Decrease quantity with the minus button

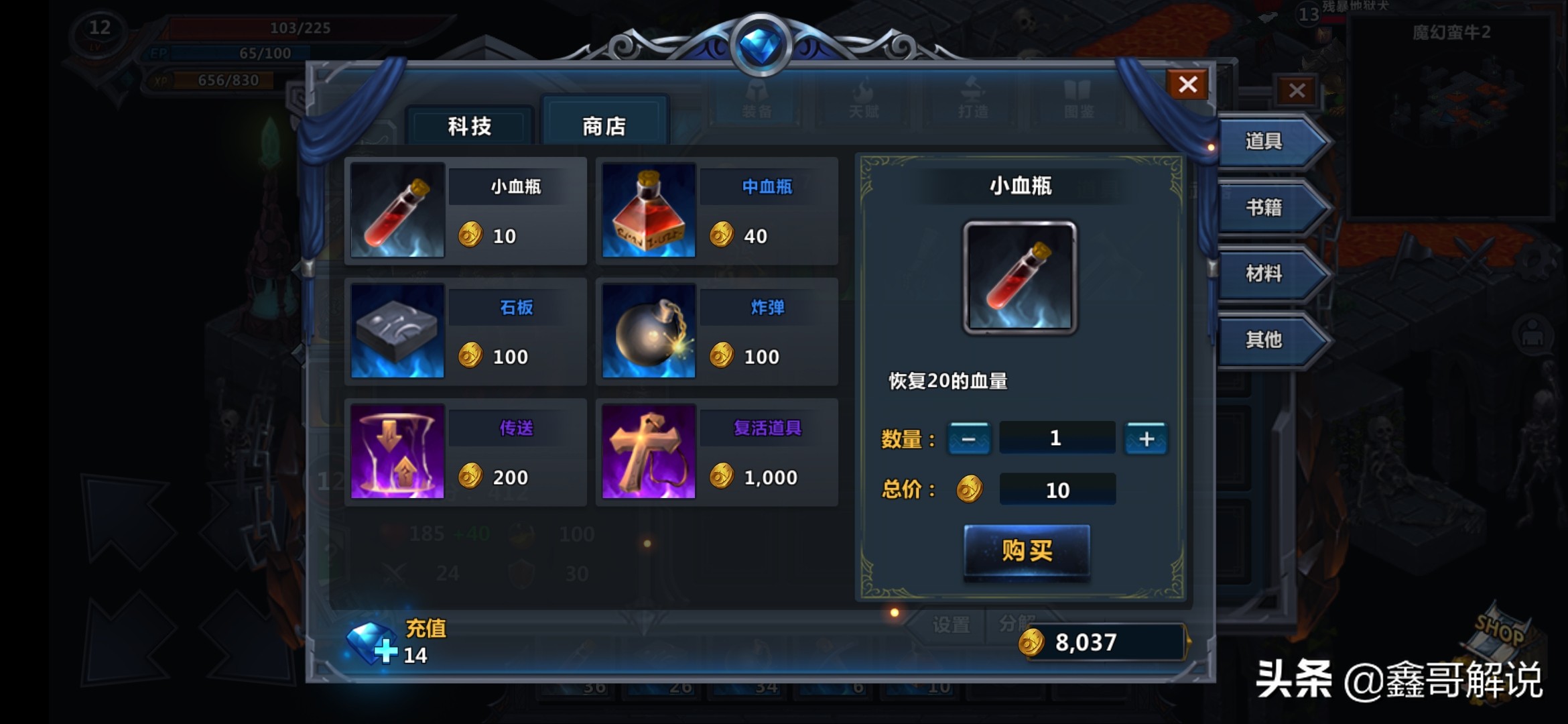point(969,439)
